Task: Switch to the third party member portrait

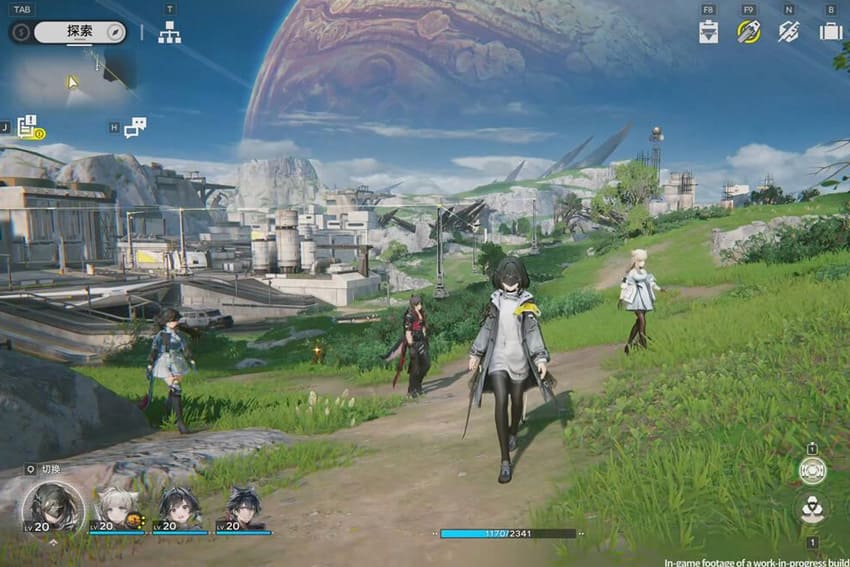Action: point(180,507)
